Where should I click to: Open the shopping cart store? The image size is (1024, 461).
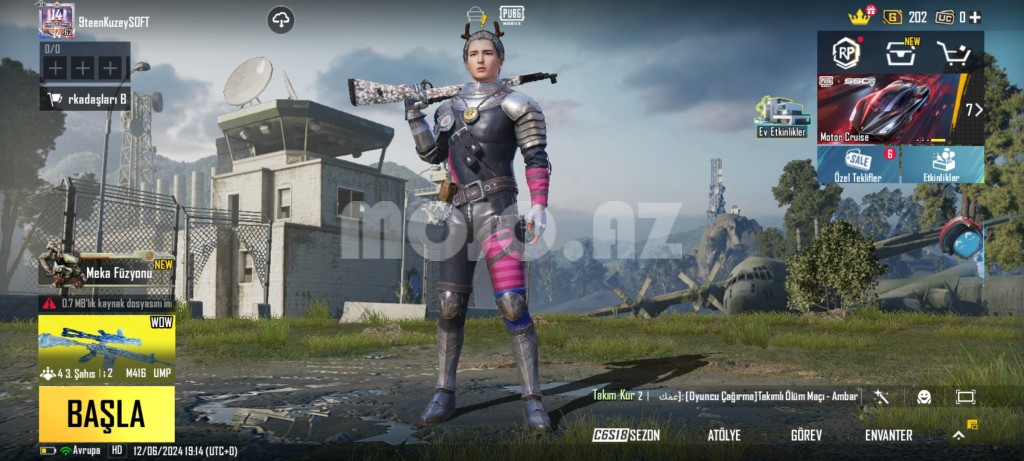click(953, 52)
